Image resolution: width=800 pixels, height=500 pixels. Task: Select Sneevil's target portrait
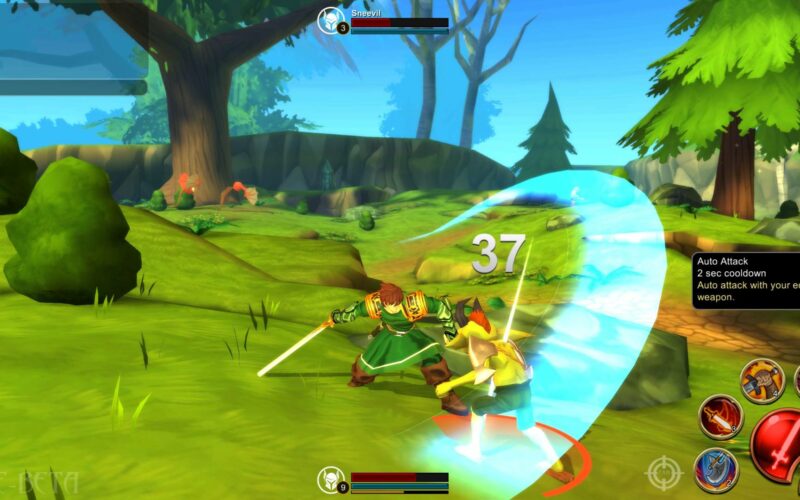pyautogui.click(x=331, y=18)
